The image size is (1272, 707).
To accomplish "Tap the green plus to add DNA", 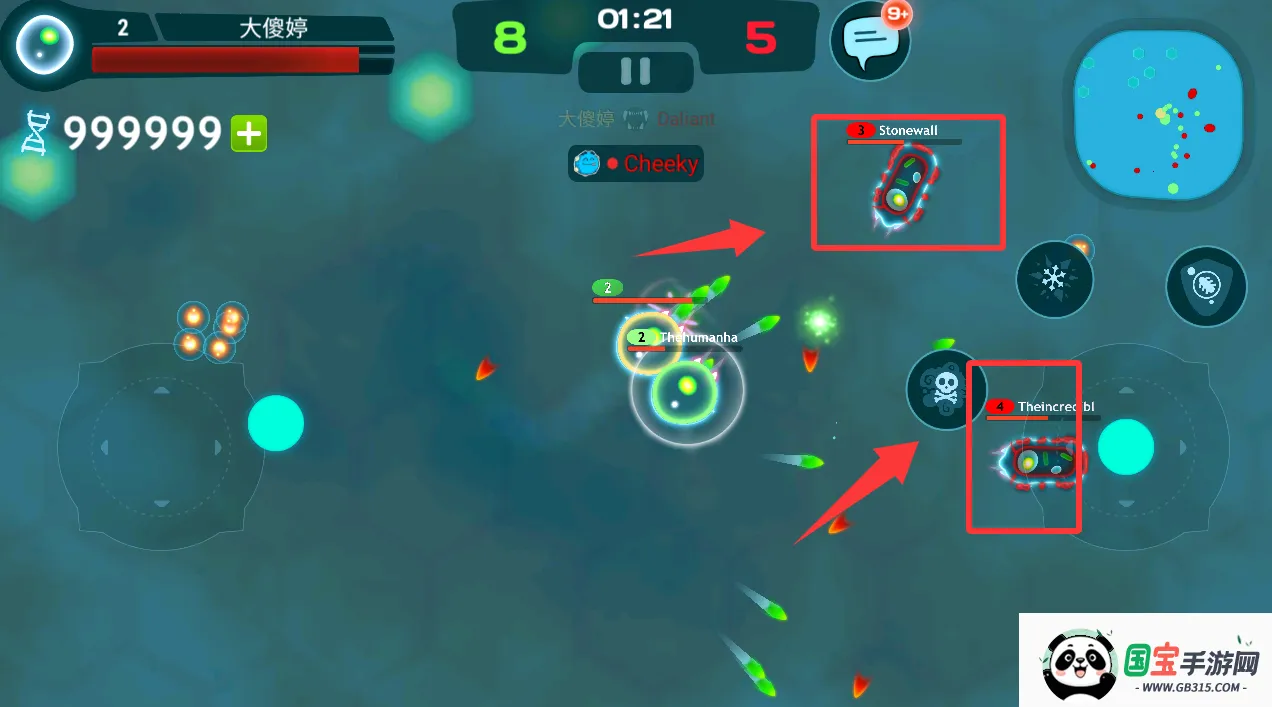I will 249,133.
